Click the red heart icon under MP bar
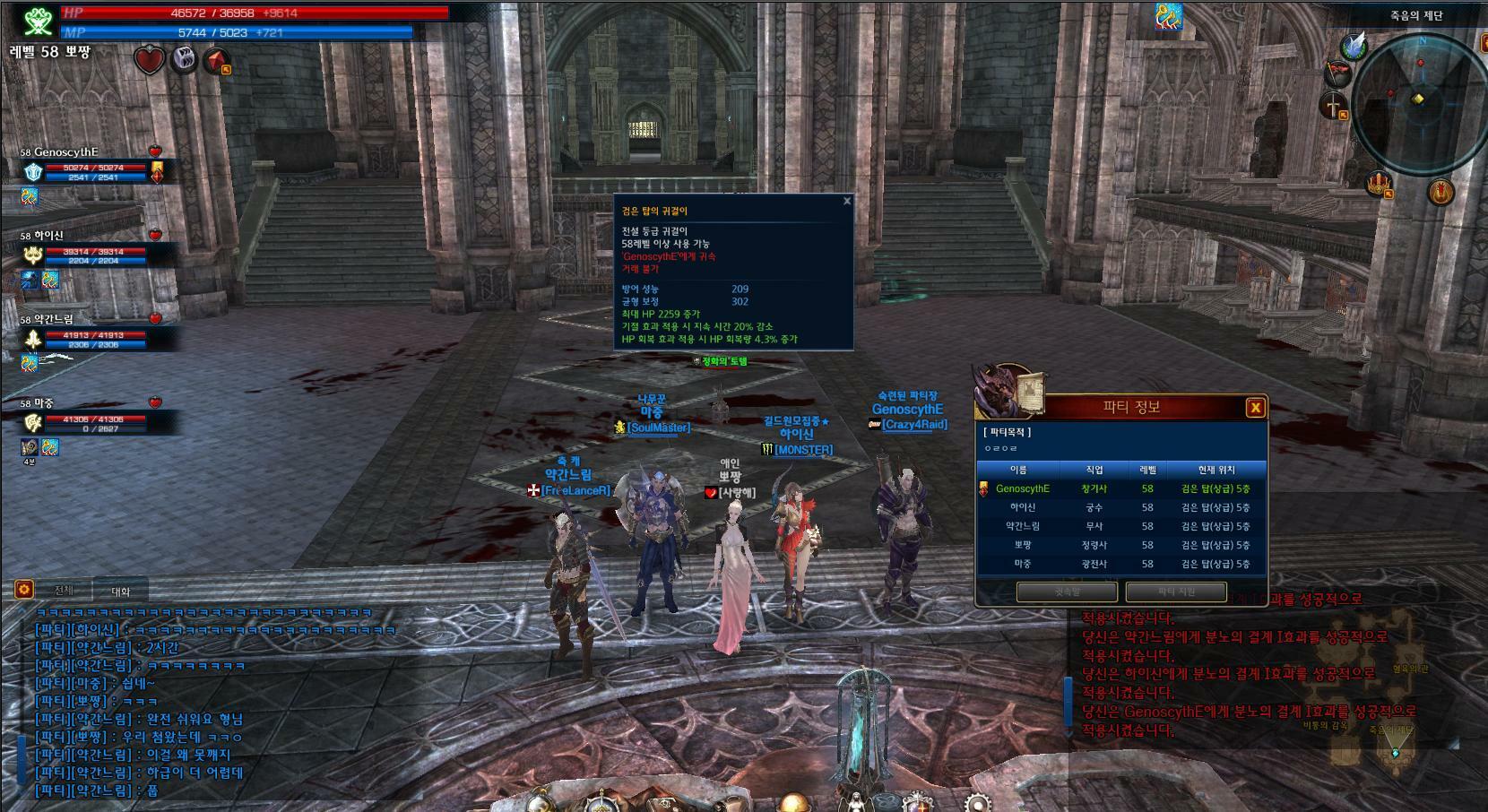The height and width of the screenshot is (812, 1488). pos(150,60)
